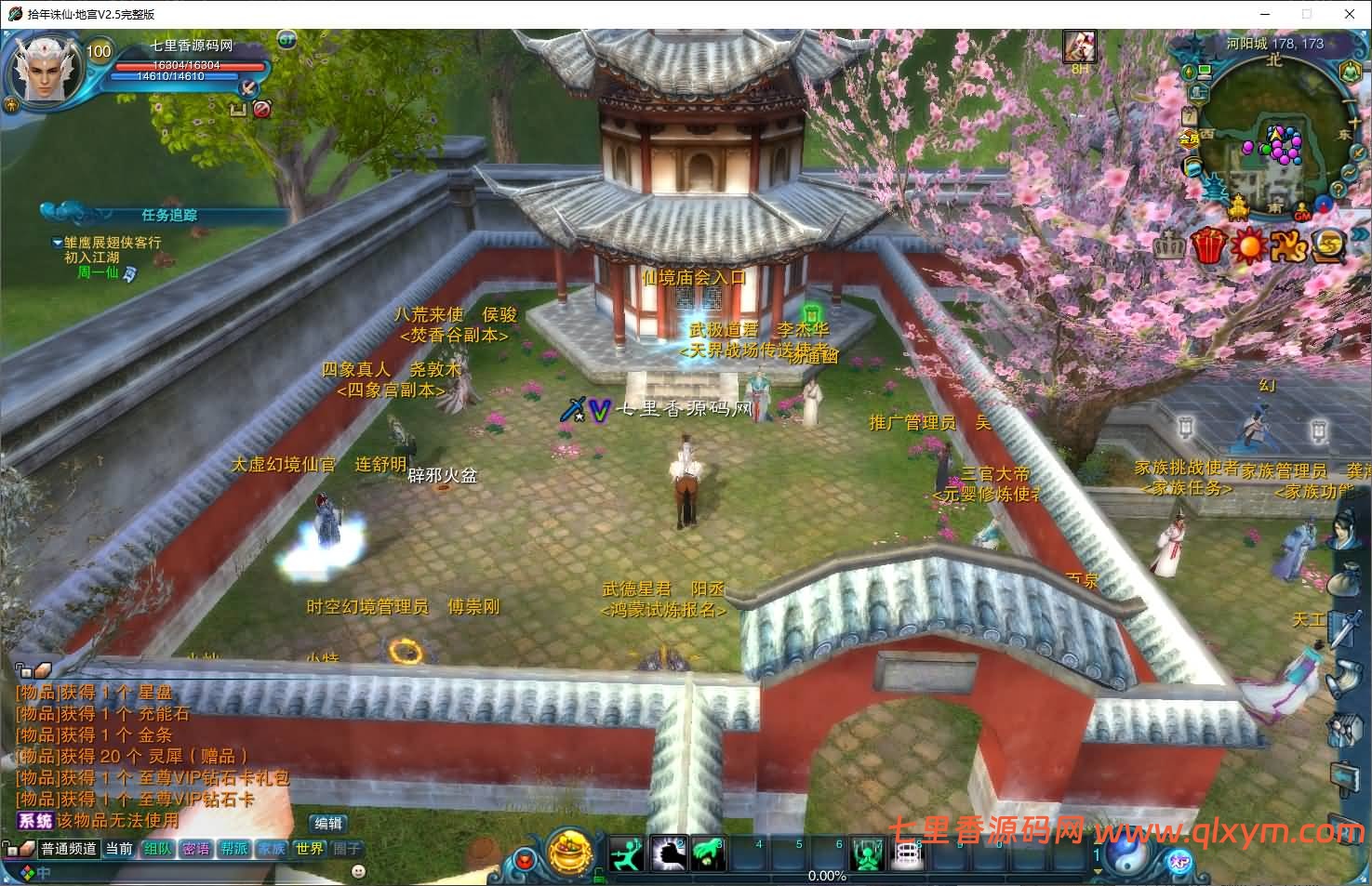This screenshot has width=1372, height=886.
Task: Click the experience bar showing 0.00%
Action: point(829,877)
